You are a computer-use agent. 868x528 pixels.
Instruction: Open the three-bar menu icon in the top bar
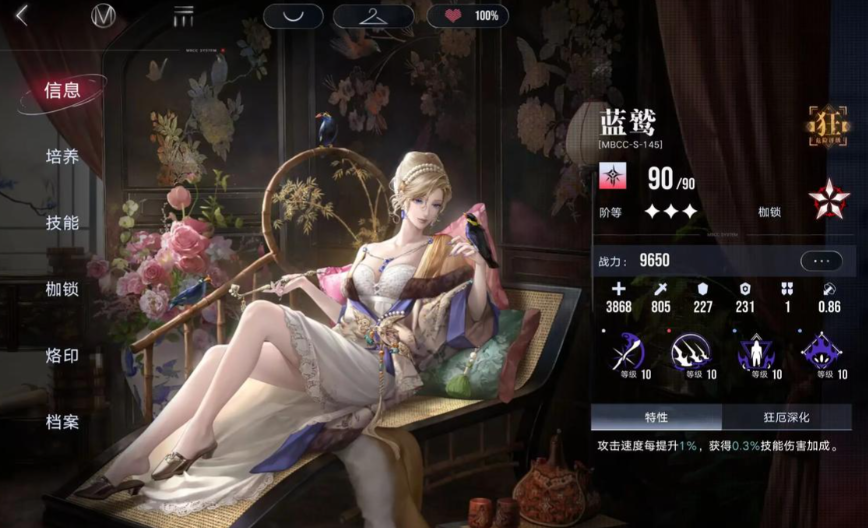click(x=183, y=15)
